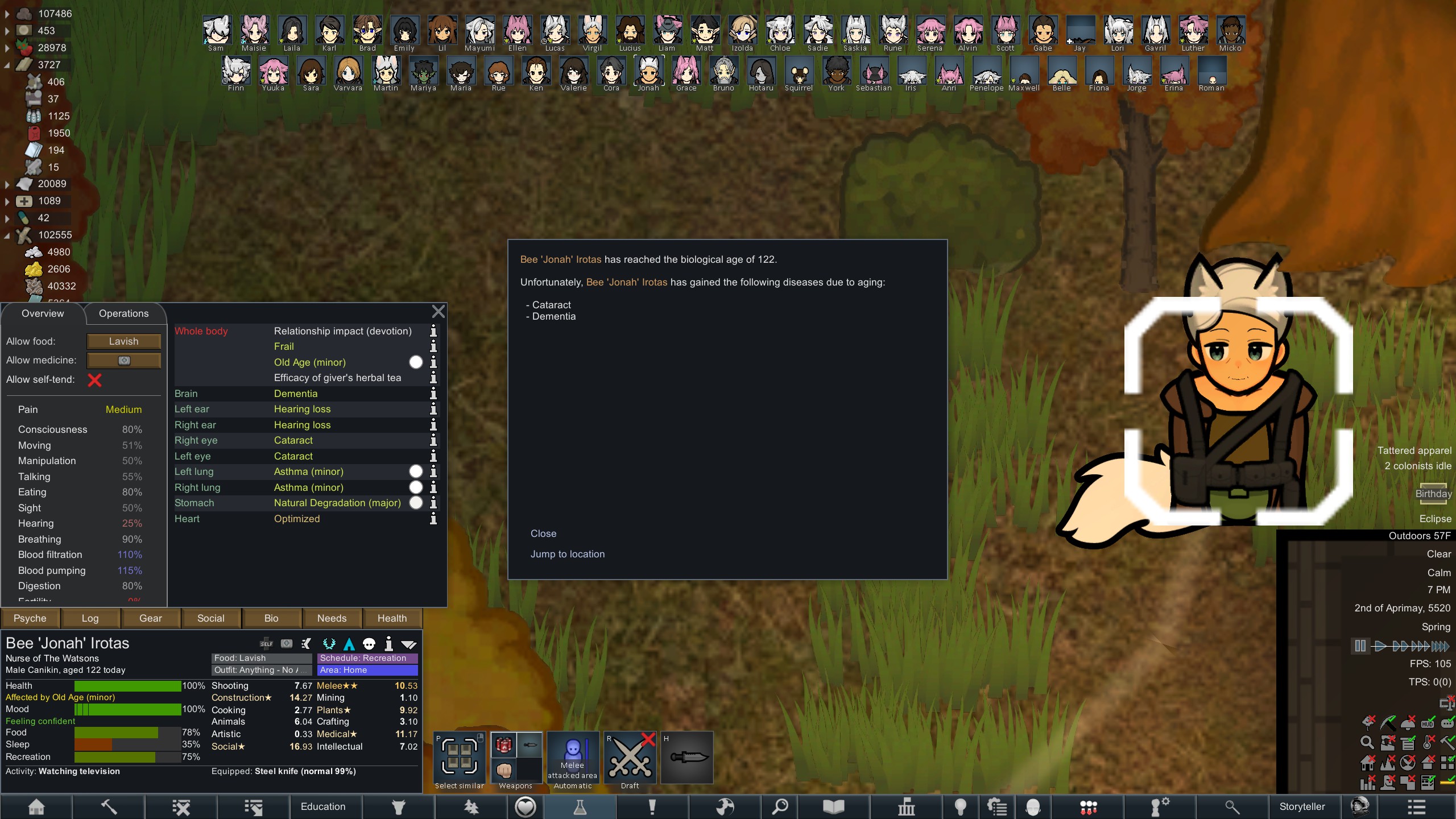View the Needs tab
The width and height of the screenshot is (1456, 819).
point(332,618)
